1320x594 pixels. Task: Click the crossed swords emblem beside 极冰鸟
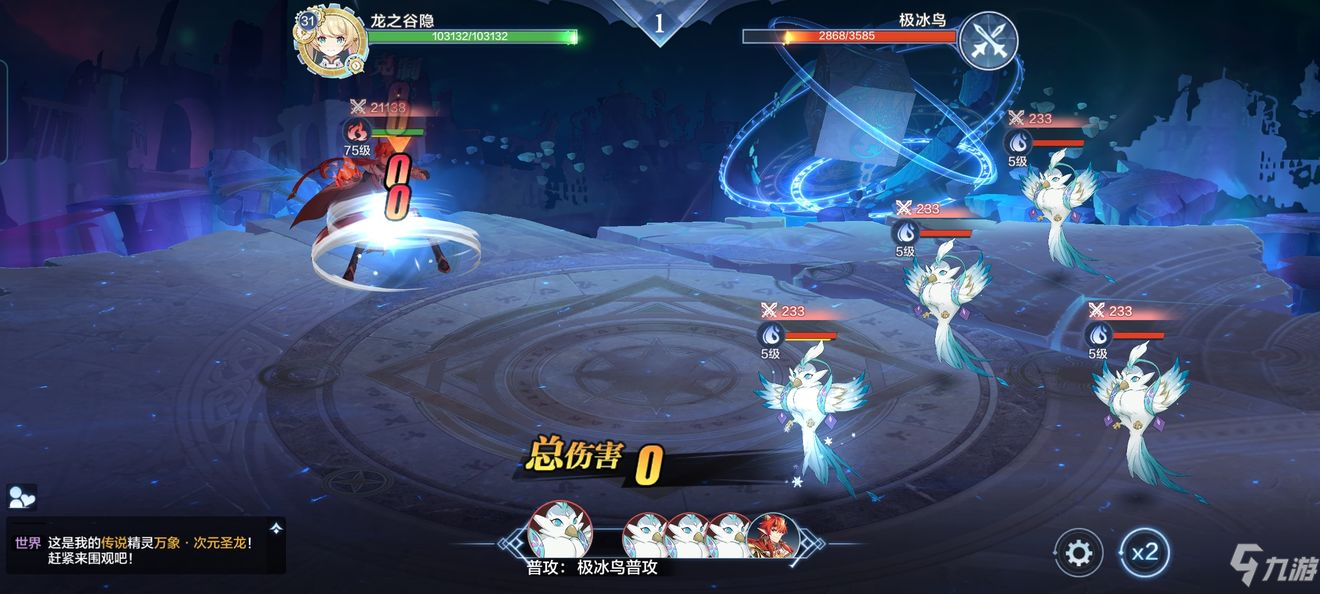pos(988,40)
